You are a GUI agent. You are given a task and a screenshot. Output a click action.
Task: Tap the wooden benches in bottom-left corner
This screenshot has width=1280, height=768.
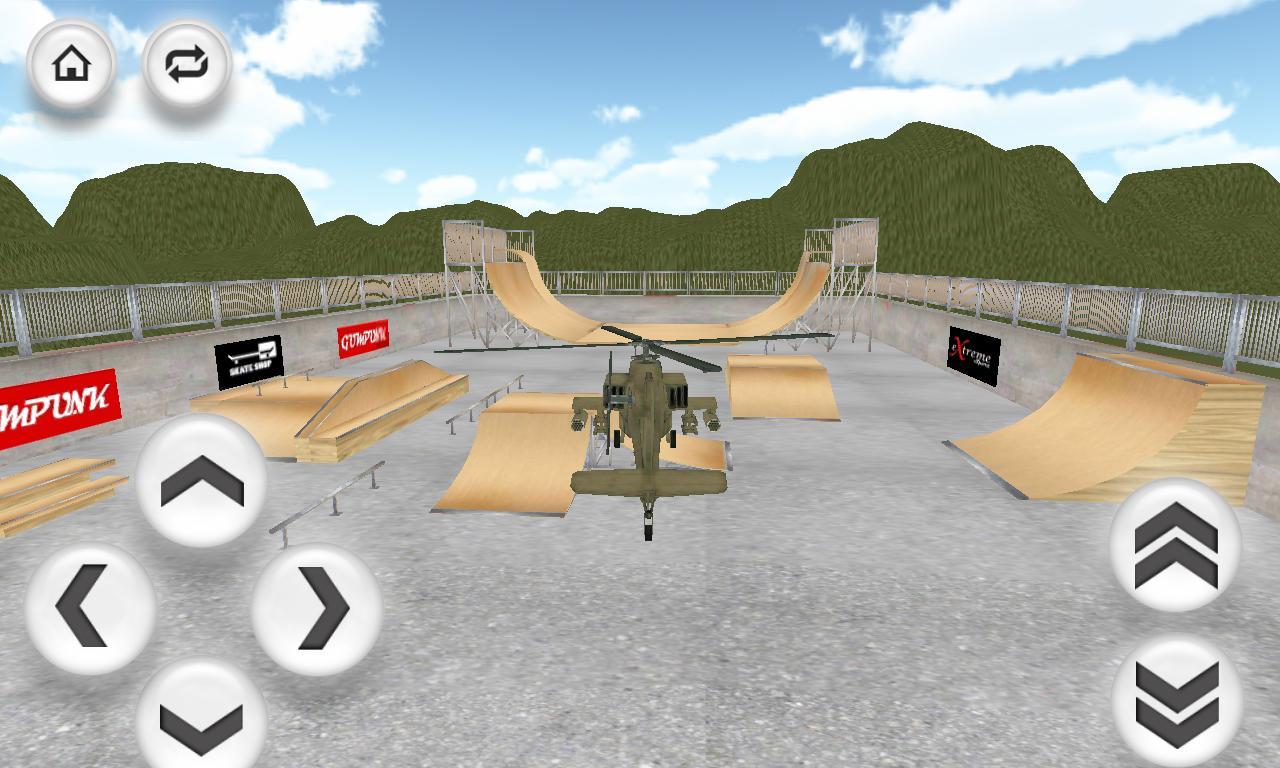point(60,490)
